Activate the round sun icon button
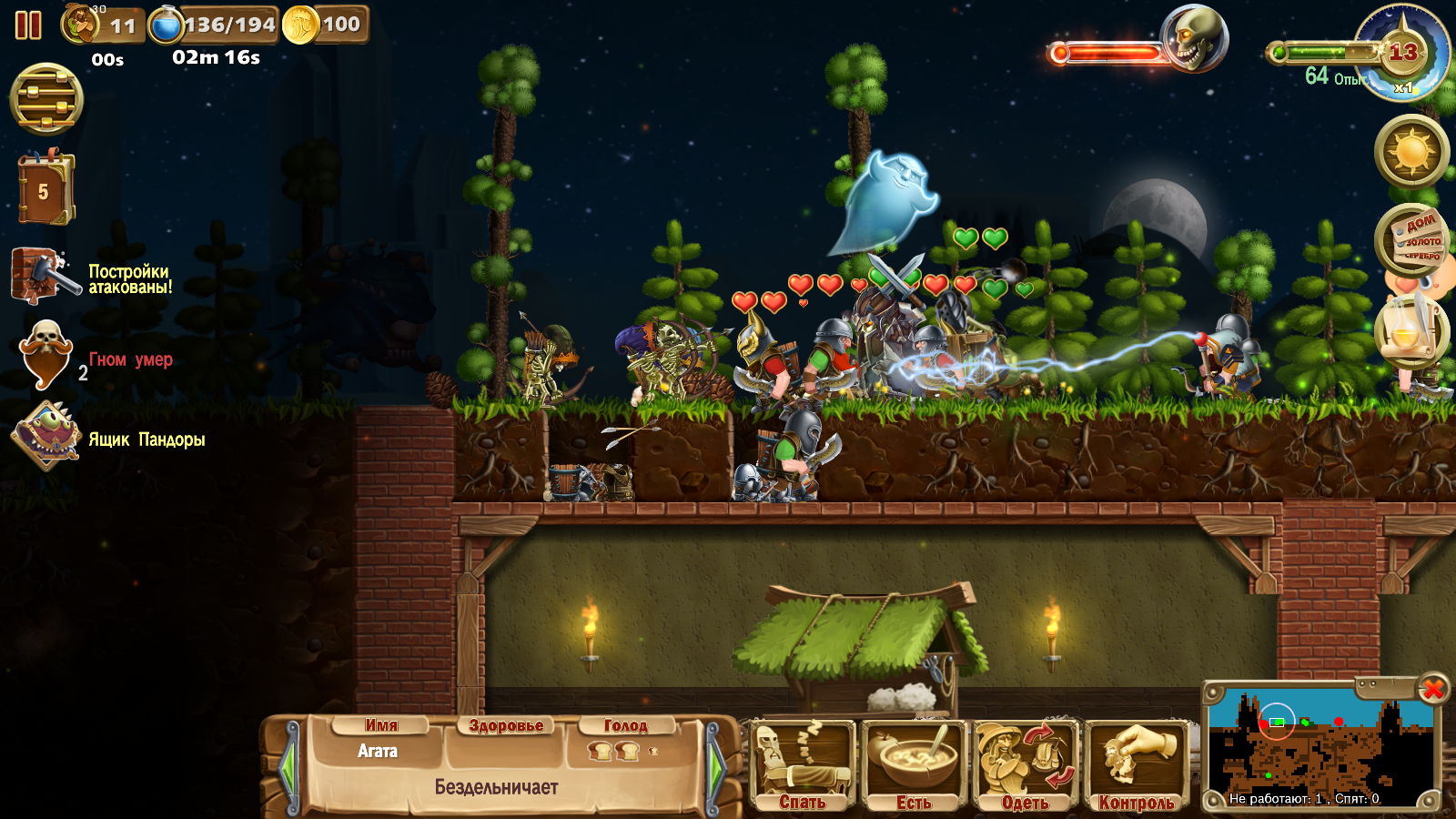This screenshot has height=819, width=1456. (1411, 151)
